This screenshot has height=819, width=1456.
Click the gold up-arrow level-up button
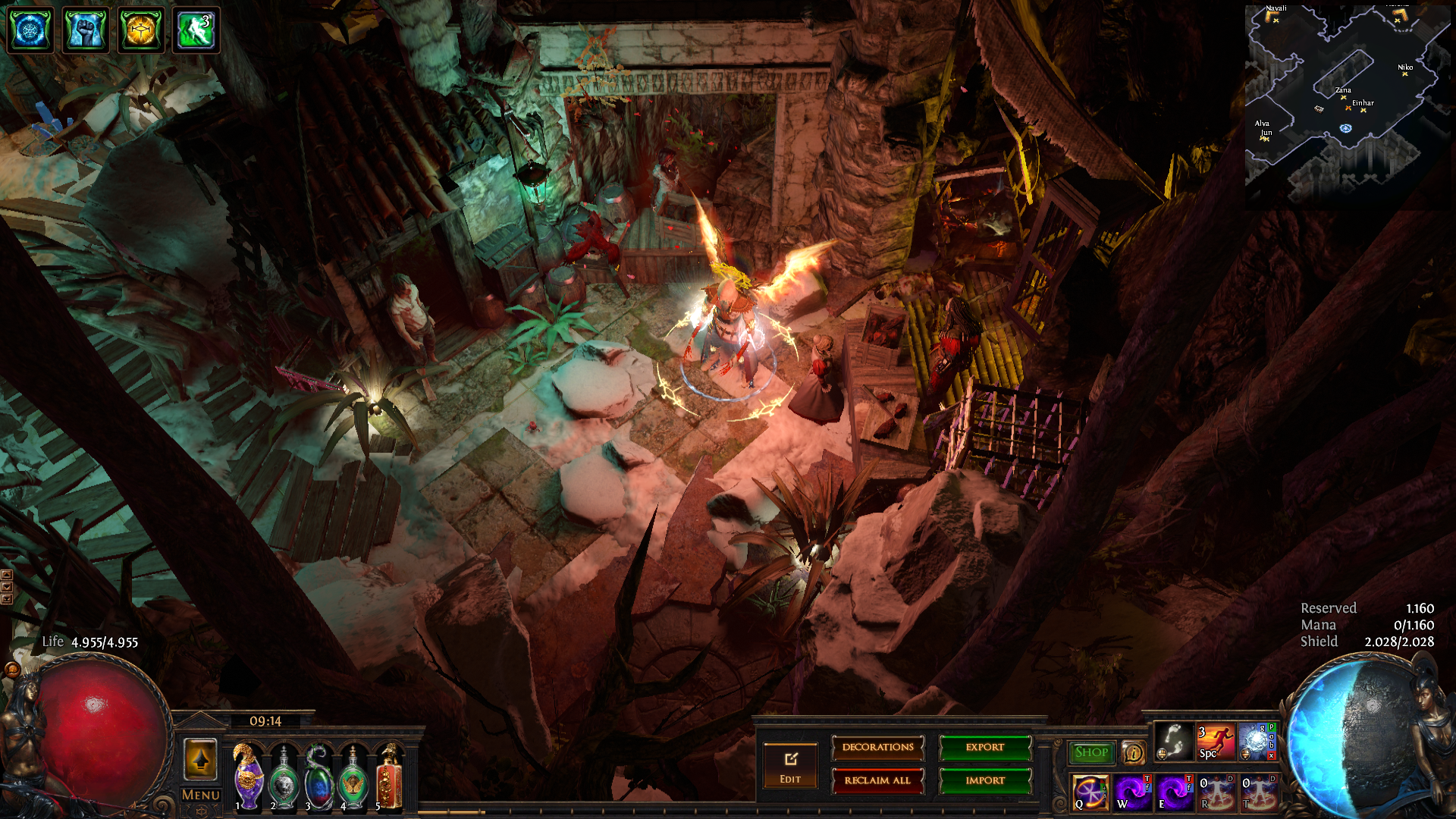click(201, 759)
